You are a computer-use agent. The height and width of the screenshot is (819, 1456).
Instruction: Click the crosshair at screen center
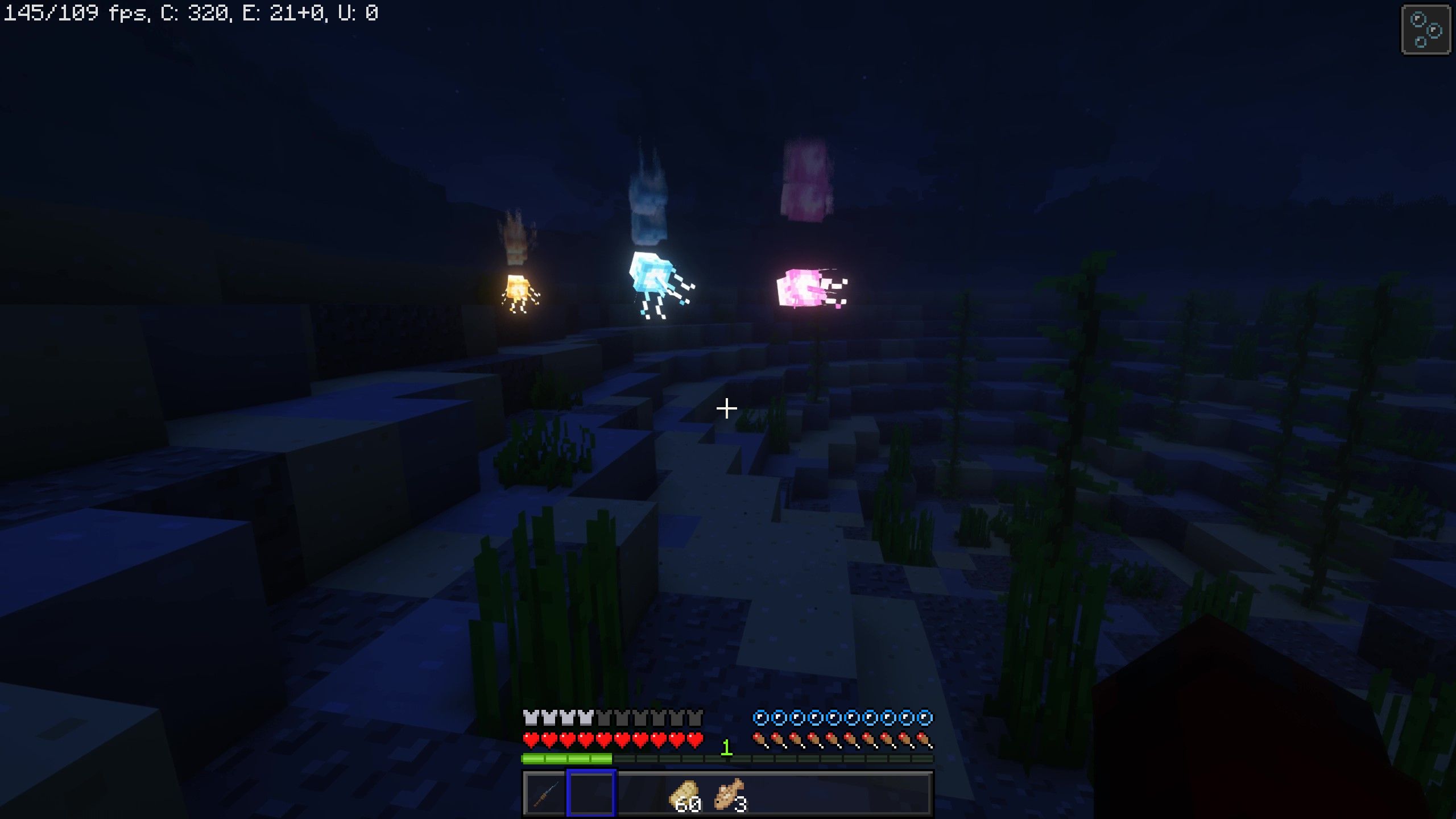click(727, 408)
